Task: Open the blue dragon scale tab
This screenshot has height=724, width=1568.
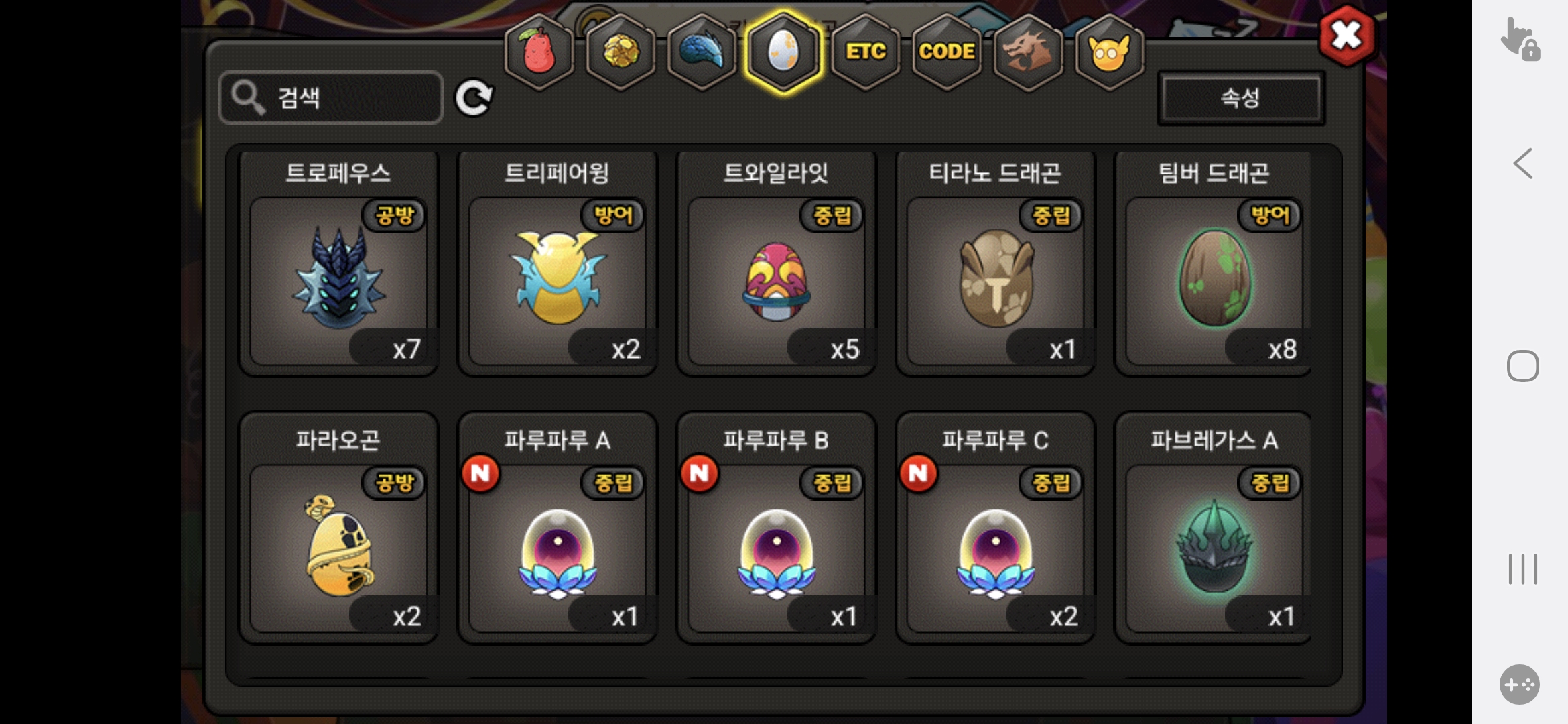Action: coord(702,52)
